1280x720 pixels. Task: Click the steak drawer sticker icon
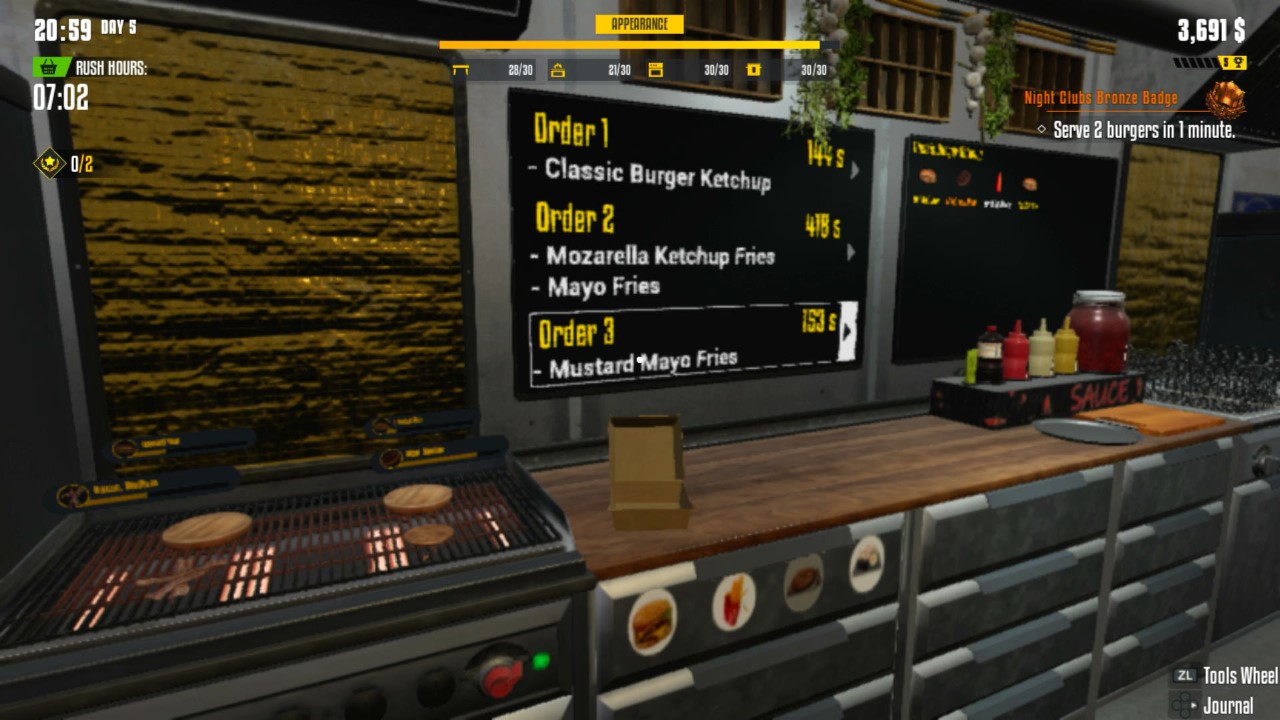(803, 583)
